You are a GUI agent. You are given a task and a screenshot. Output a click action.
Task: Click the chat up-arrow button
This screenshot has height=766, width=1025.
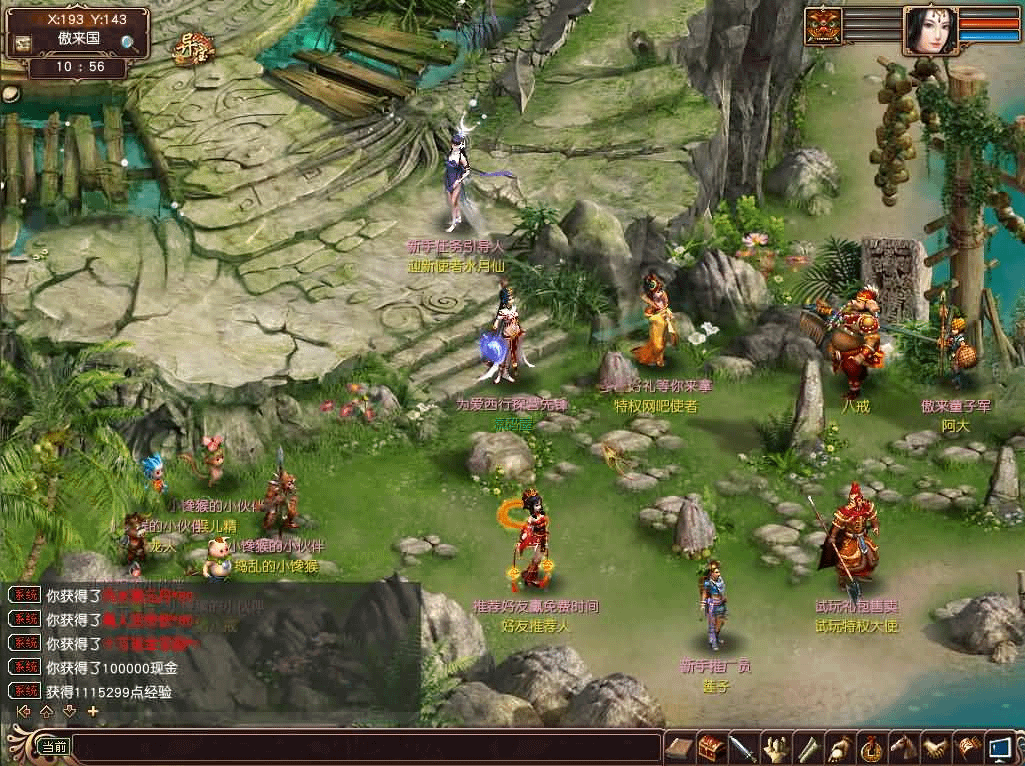coord(46,711)
